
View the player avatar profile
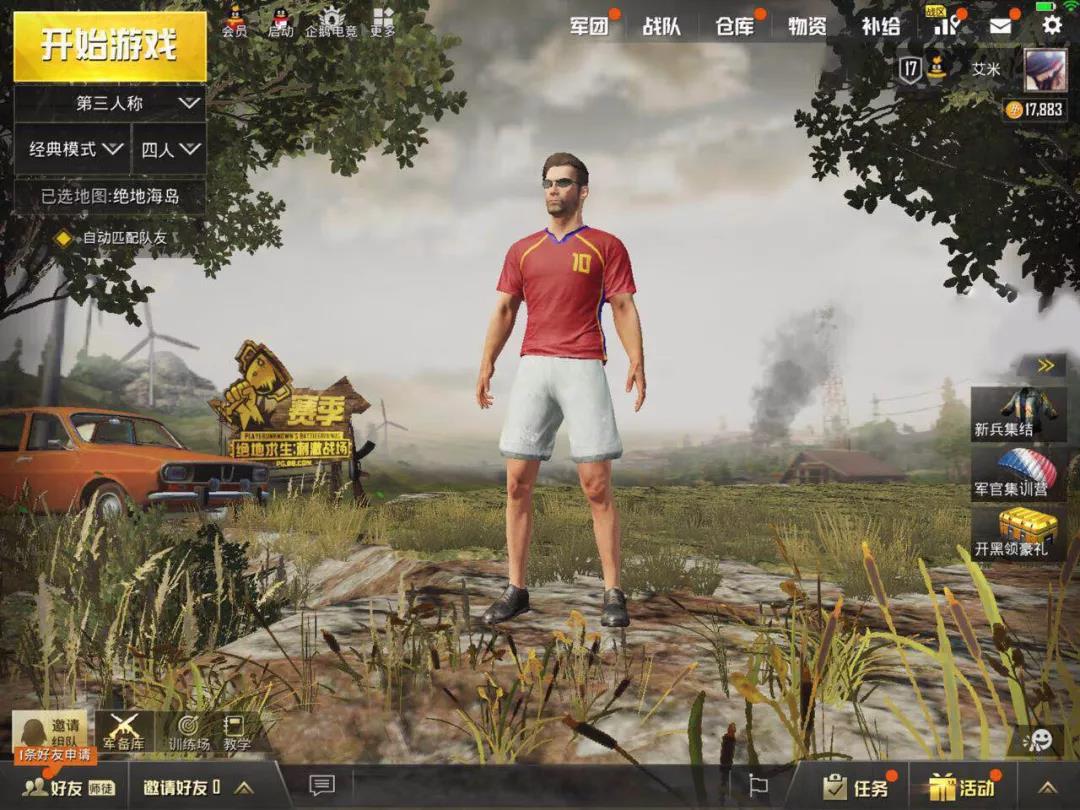1045,70
